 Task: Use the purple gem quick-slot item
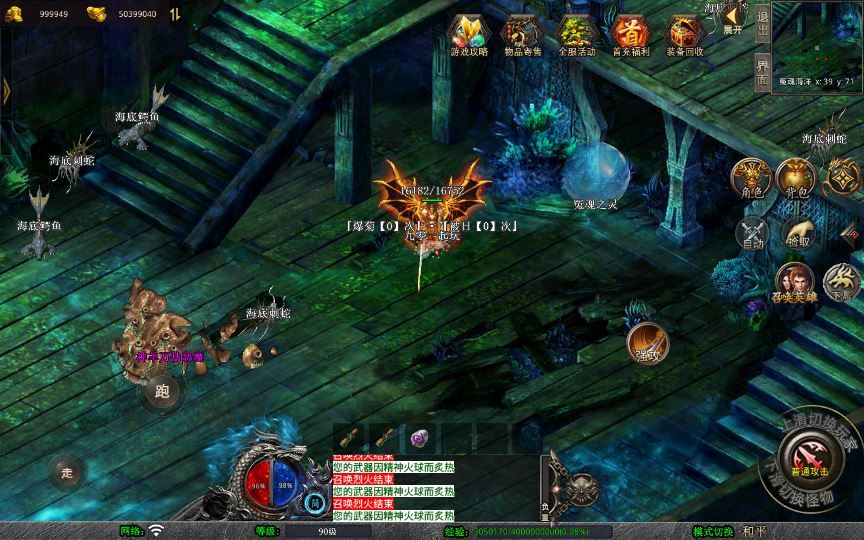tap(418, 438)
